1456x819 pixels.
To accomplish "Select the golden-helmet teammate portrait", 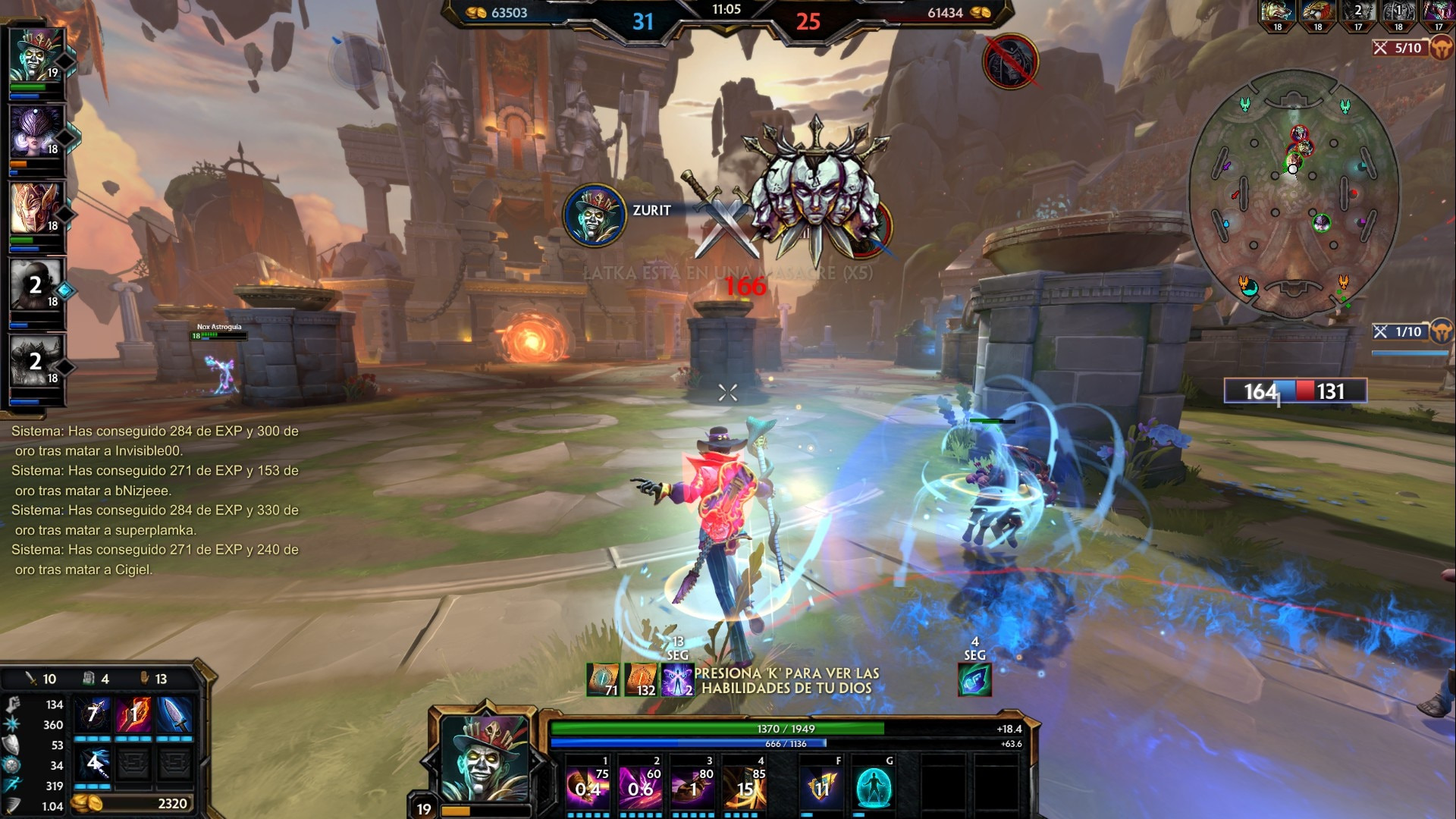I will [x=36, y=208].
